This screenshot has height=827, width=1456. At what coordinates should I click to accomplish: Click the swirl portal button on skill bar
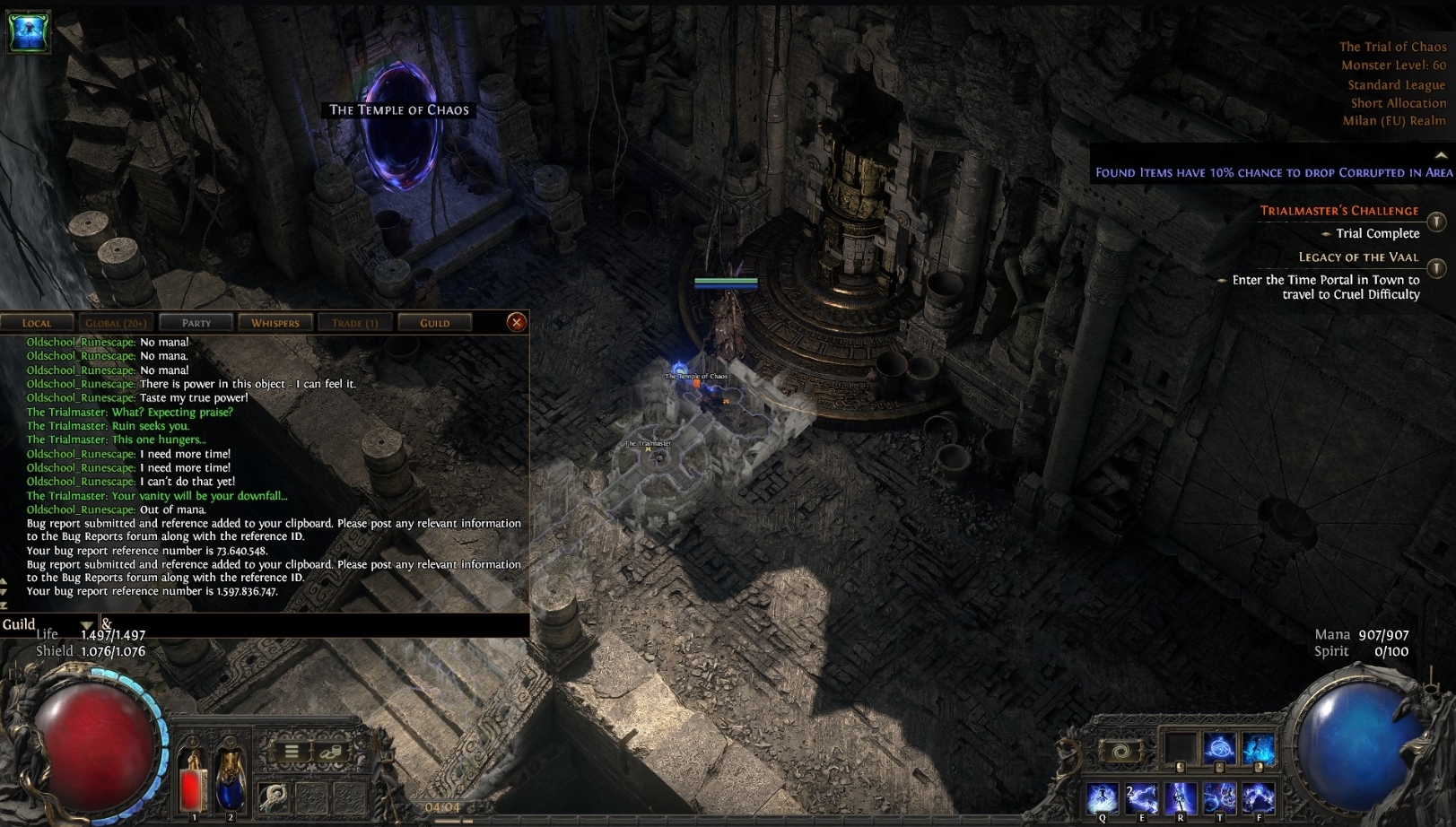1120,750
